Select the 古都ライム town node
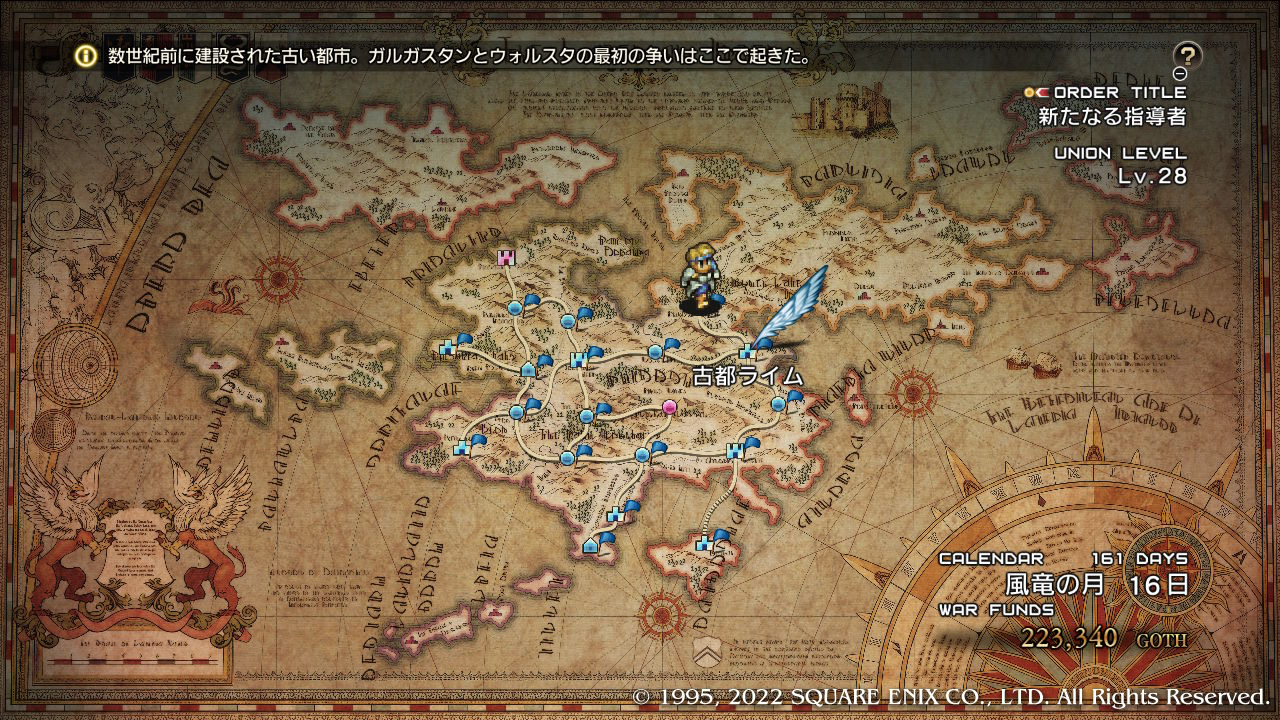The height and width of the screenshot is (720, 1280). coord(746,351)
